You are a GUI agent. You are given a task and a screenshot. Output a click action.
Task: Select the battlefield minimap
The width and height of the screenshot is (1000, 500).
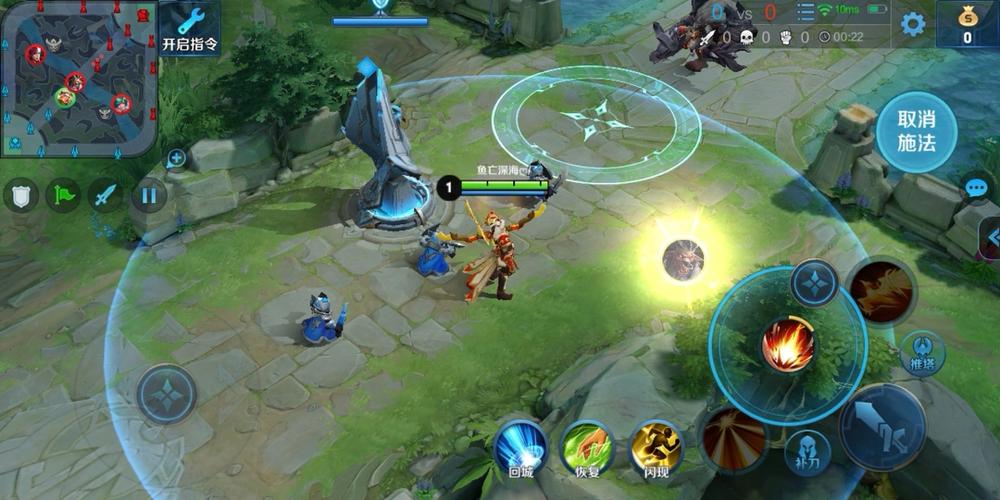coord(79,79)
